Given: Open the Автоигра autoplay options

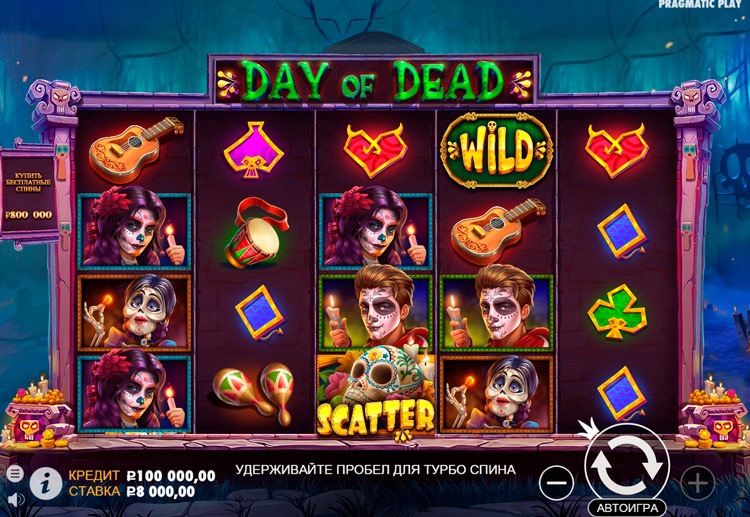Looking at the screenshot, I should [627, 506].
